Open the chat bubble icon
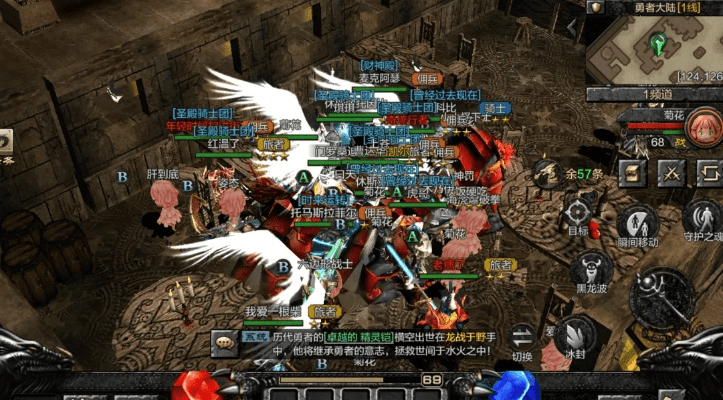Screen dimensions: 723x400 click(x=222, y=340)
